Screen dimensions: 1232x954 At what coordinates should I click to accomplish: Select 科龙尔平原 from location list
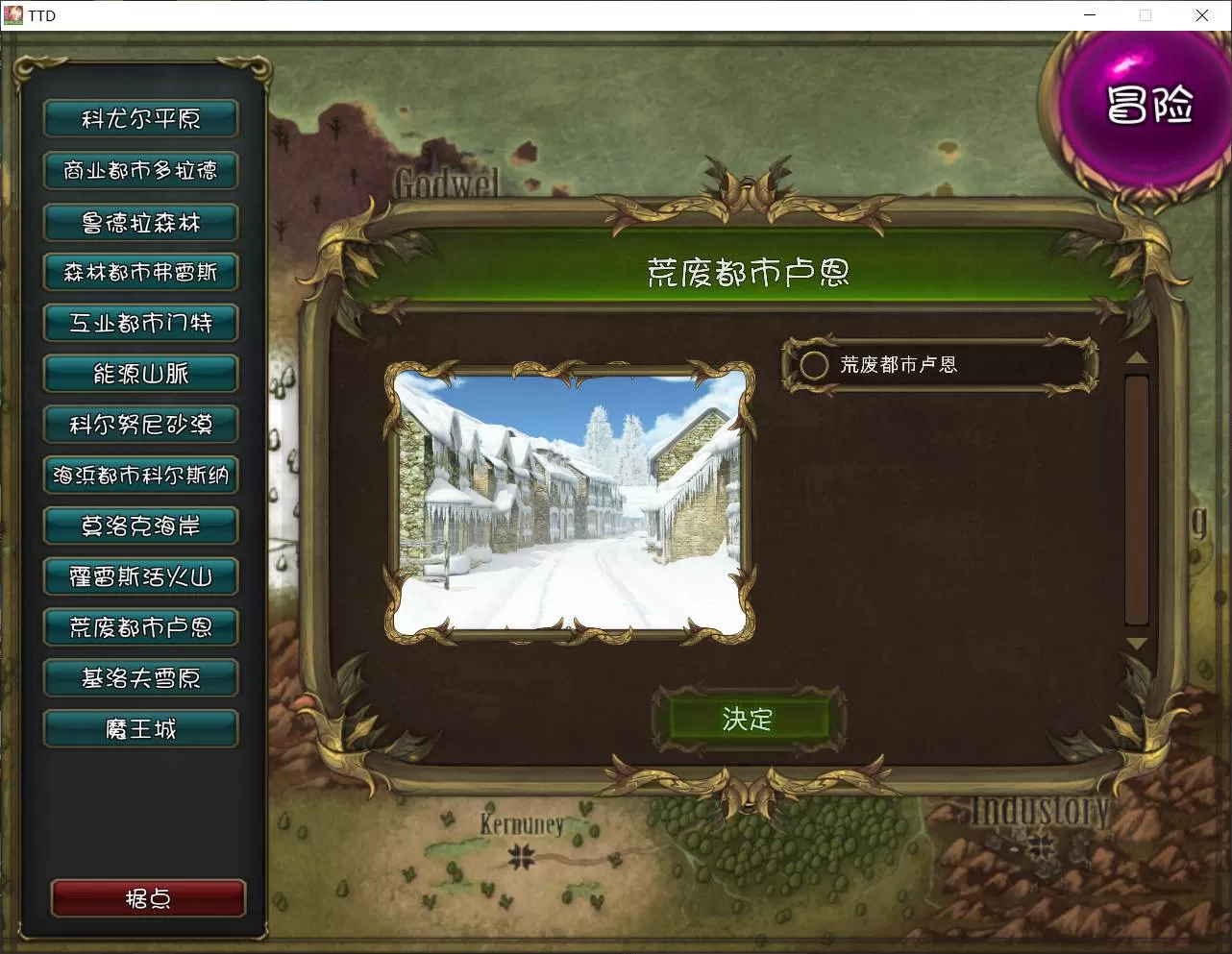pos(140,118)
